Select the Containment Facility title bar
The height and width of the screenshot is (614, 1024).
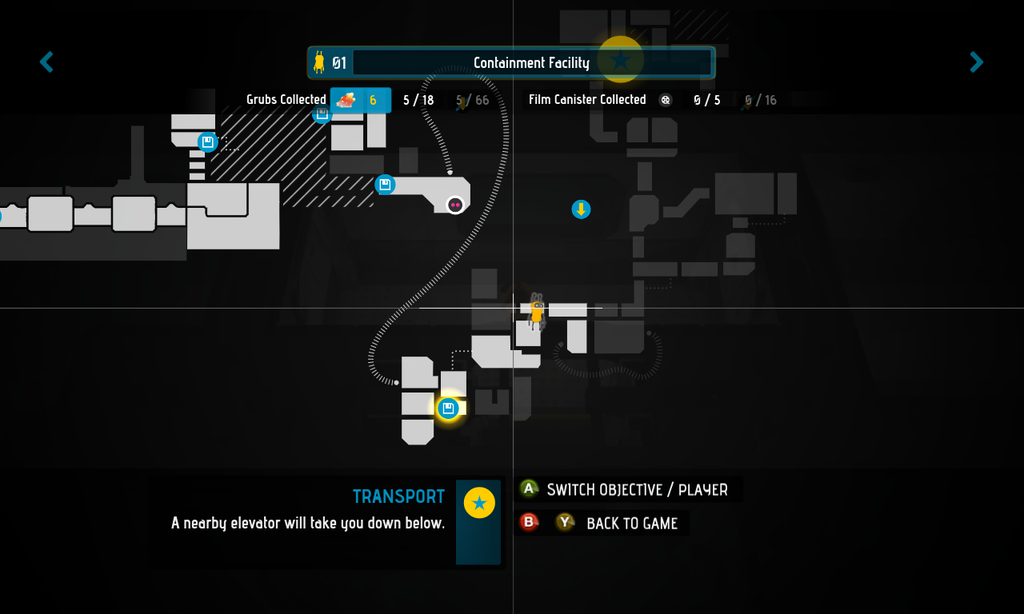pyautogui.click(x=531, y=63)
